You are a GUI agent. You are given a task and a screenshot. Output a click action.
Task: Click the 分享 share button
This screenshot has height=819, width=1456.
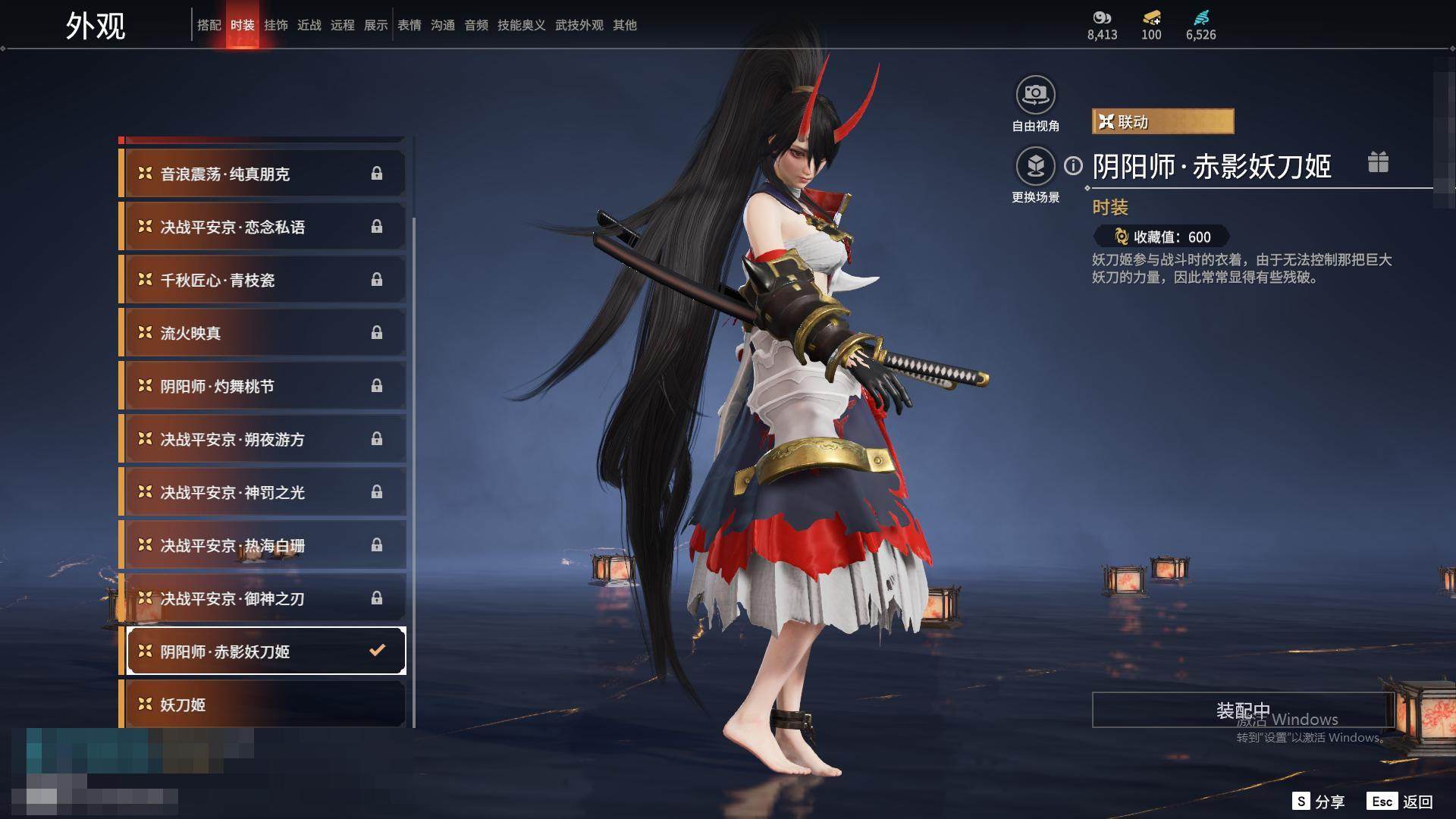coord(1319,801)
